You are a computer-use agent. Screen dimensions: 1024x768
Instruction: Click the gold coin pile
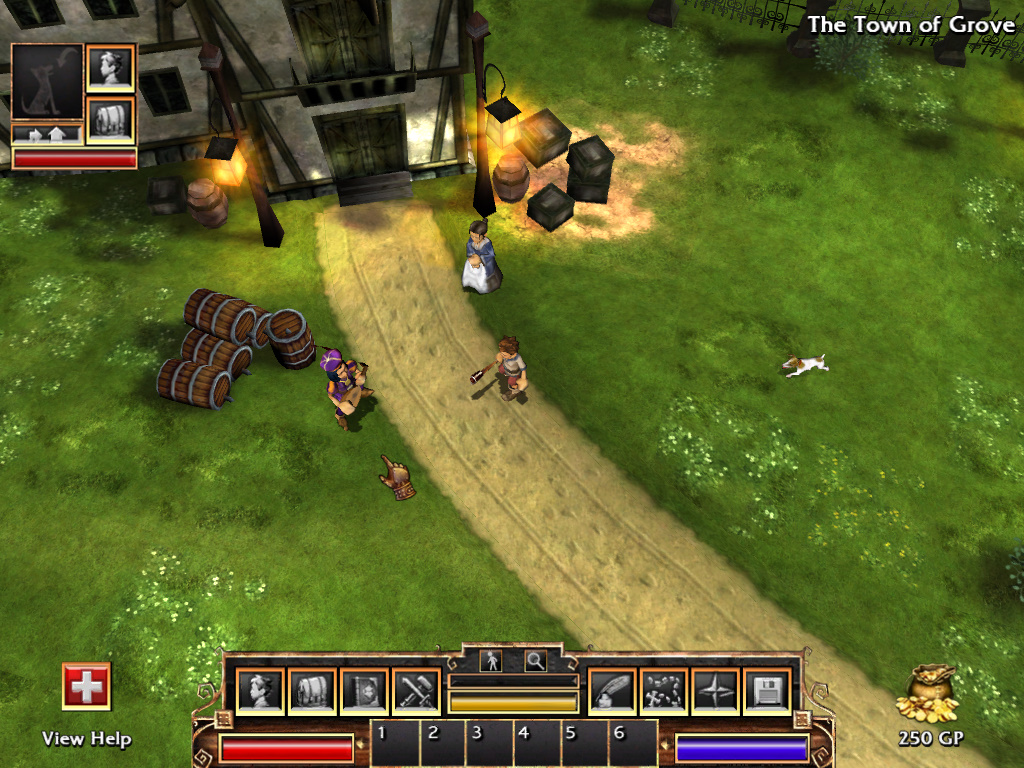tap(927, 694)
